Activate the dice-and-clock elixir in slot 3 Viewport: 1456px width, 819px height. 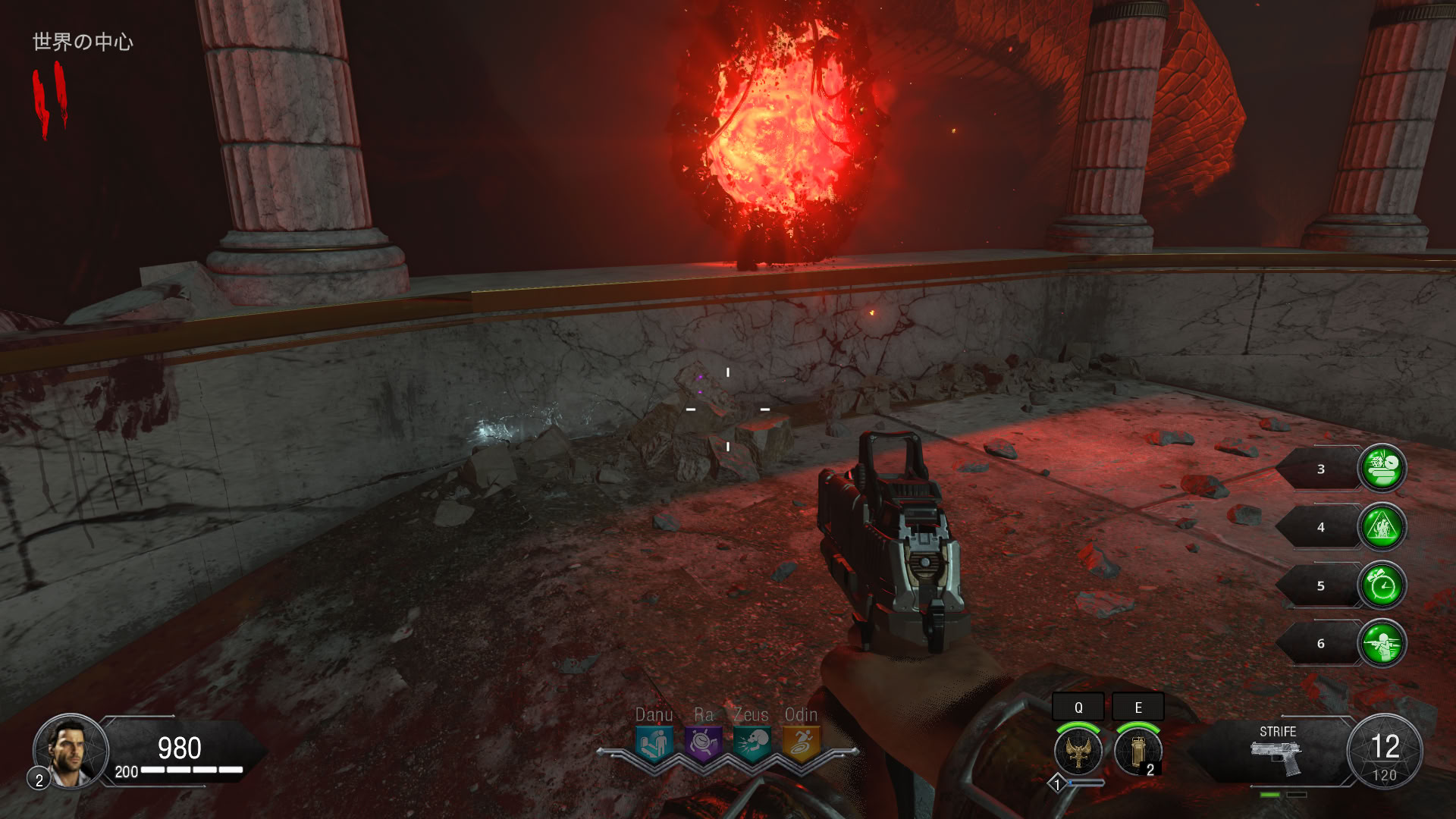pos(1382,469)
